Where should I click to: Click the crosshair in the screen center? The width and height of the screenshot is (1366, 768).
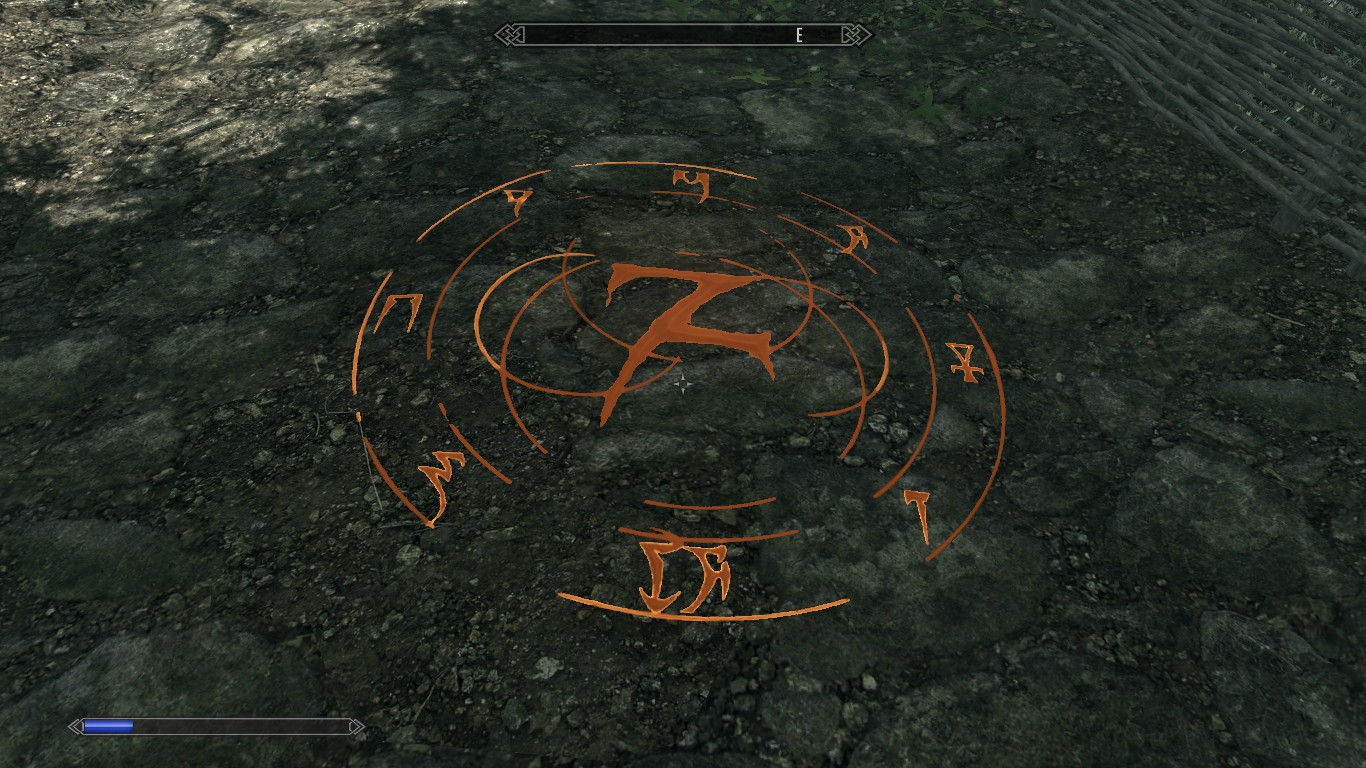click(681, 383)
